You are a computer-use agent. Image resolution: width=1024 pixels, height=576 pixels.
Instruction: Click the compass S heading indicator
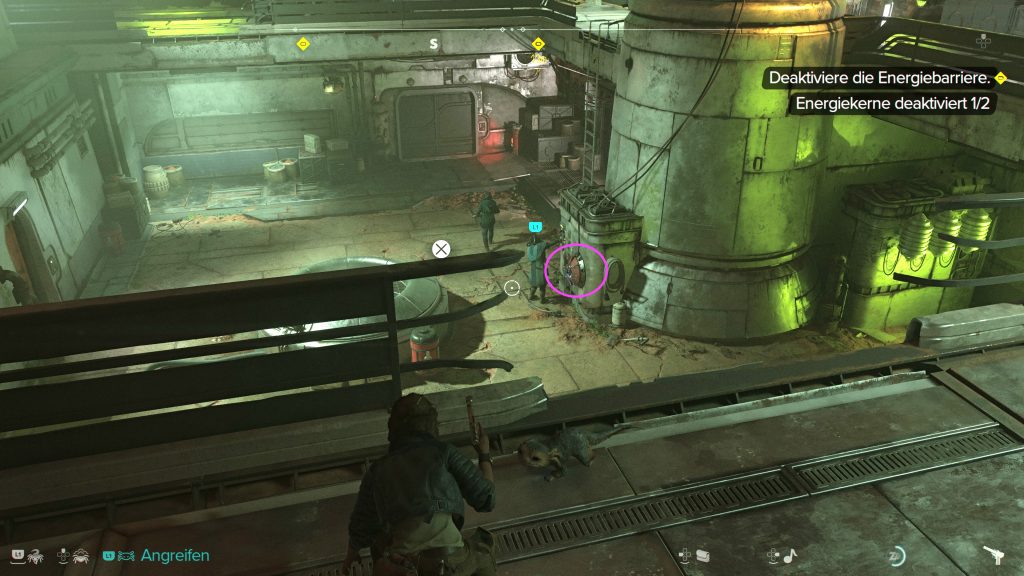(434, 44)
